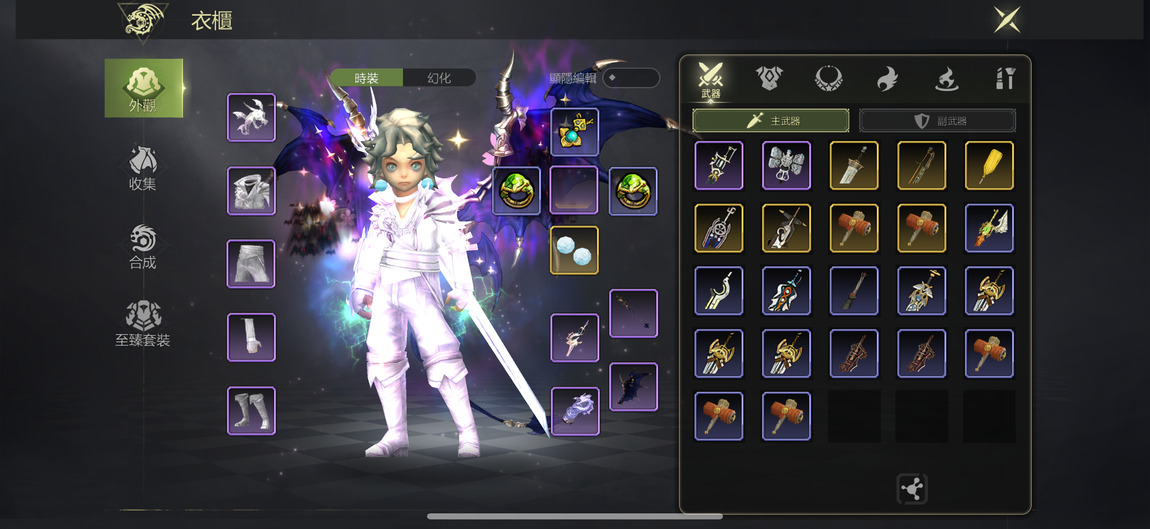Select the 武器 weapons category tab
Screen dimensions: 1150x529
(x=711, y=80)
